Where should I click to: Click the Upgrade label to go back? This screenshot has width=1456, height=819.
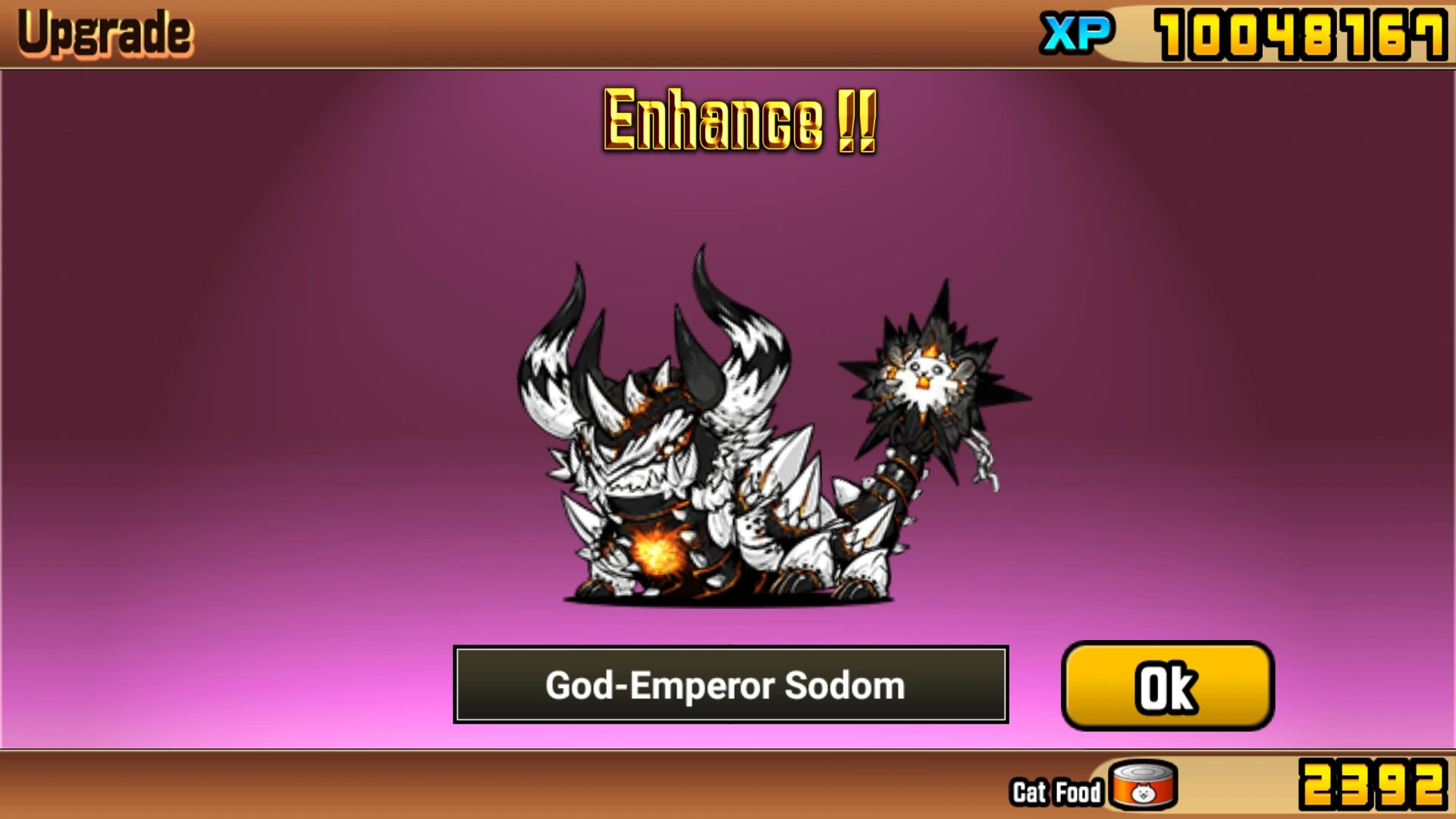tap(104, 32)
